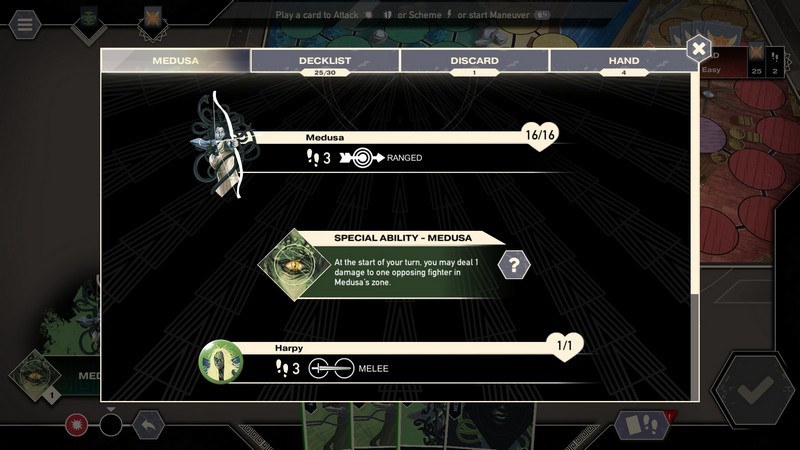800x450 pixels.
Task: Select the orange opponent badge at top
Action: pyautogui.click(x=153, y=20)
